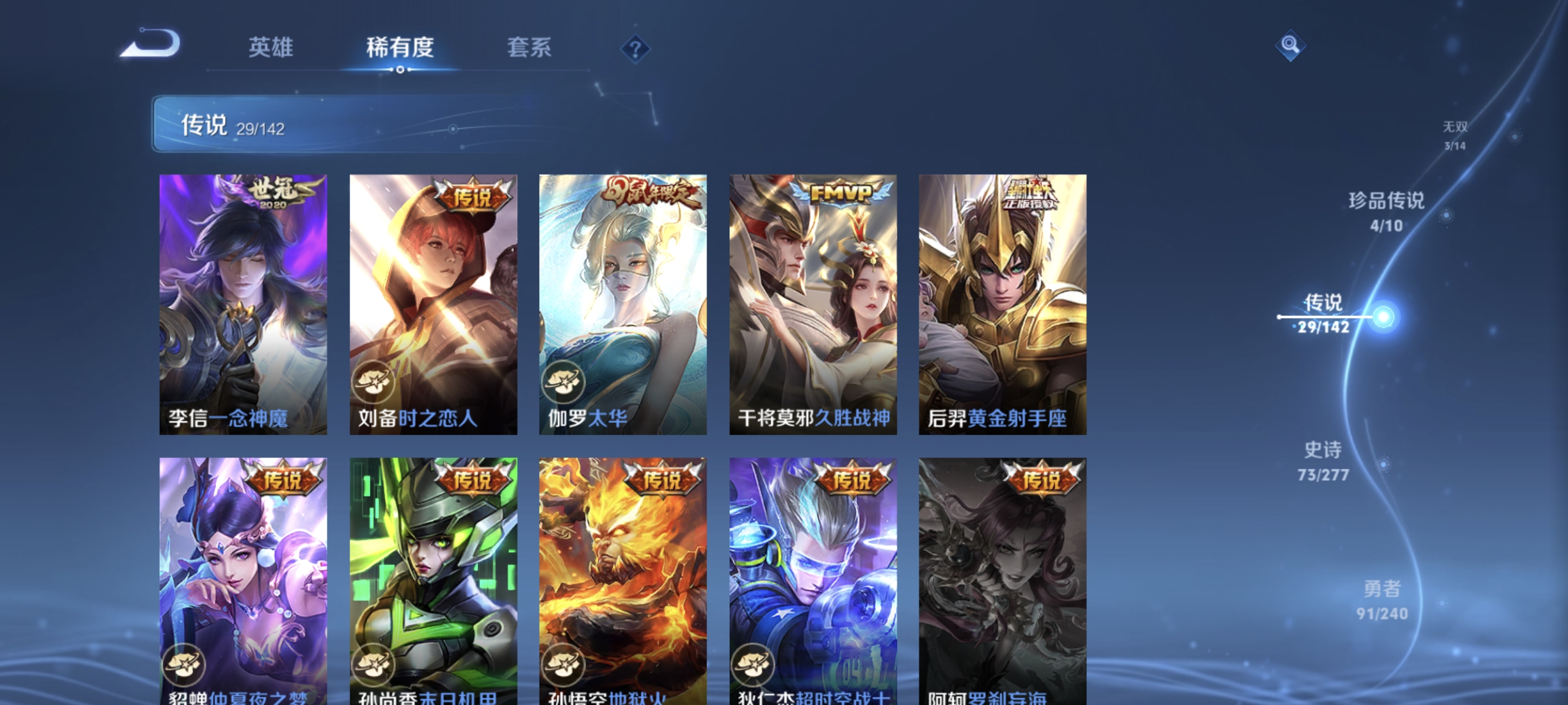Switch to the 套系 tab
Viewport: 1568px width, 705px height.
pos(529,49)
